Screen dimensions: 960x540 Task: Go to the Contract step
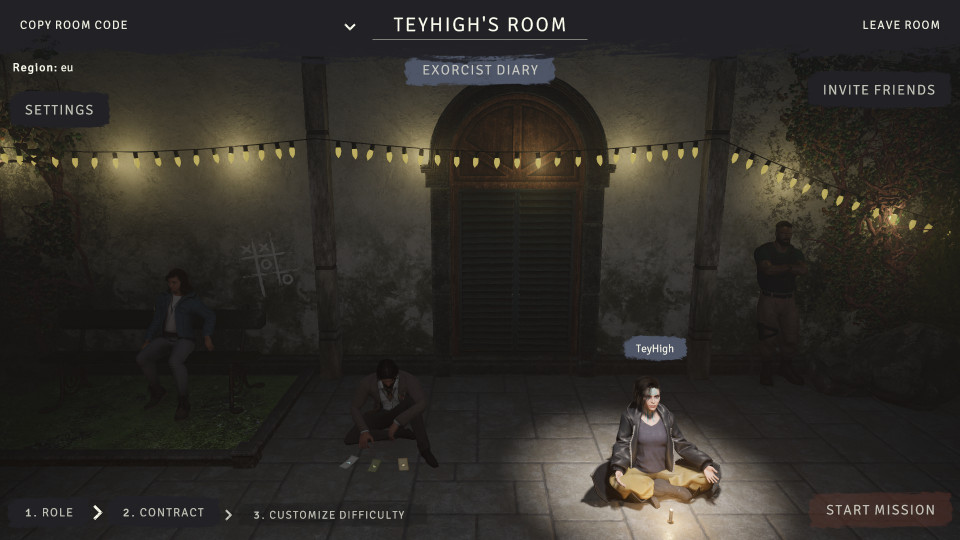163,513
